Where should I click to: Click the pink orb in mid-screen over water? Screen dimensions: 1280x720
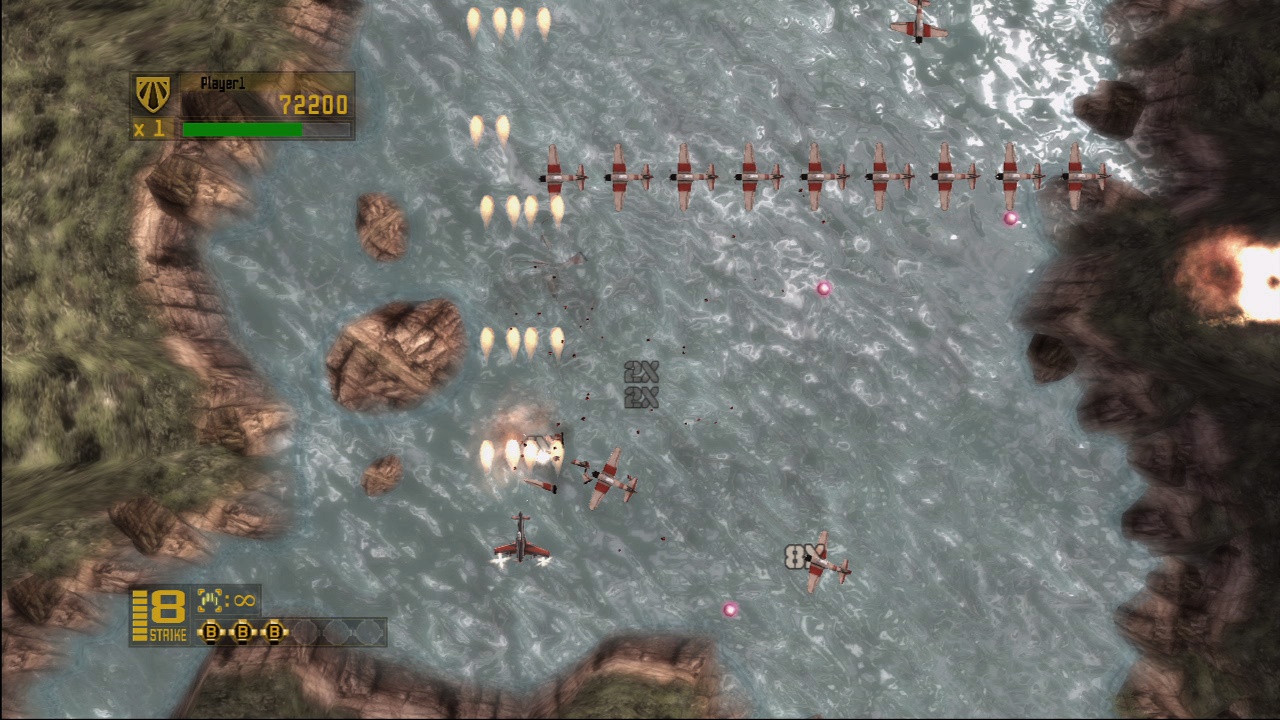point(823,289)
